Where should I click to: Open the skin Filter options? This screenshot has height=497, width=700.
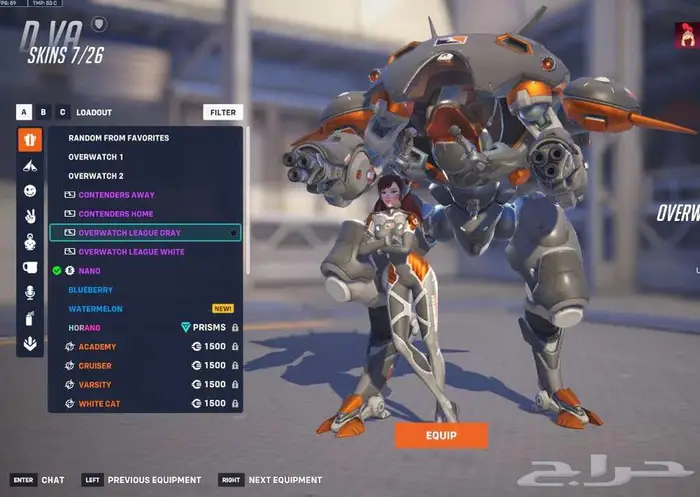pyautogui.click(x=222, y=113)
